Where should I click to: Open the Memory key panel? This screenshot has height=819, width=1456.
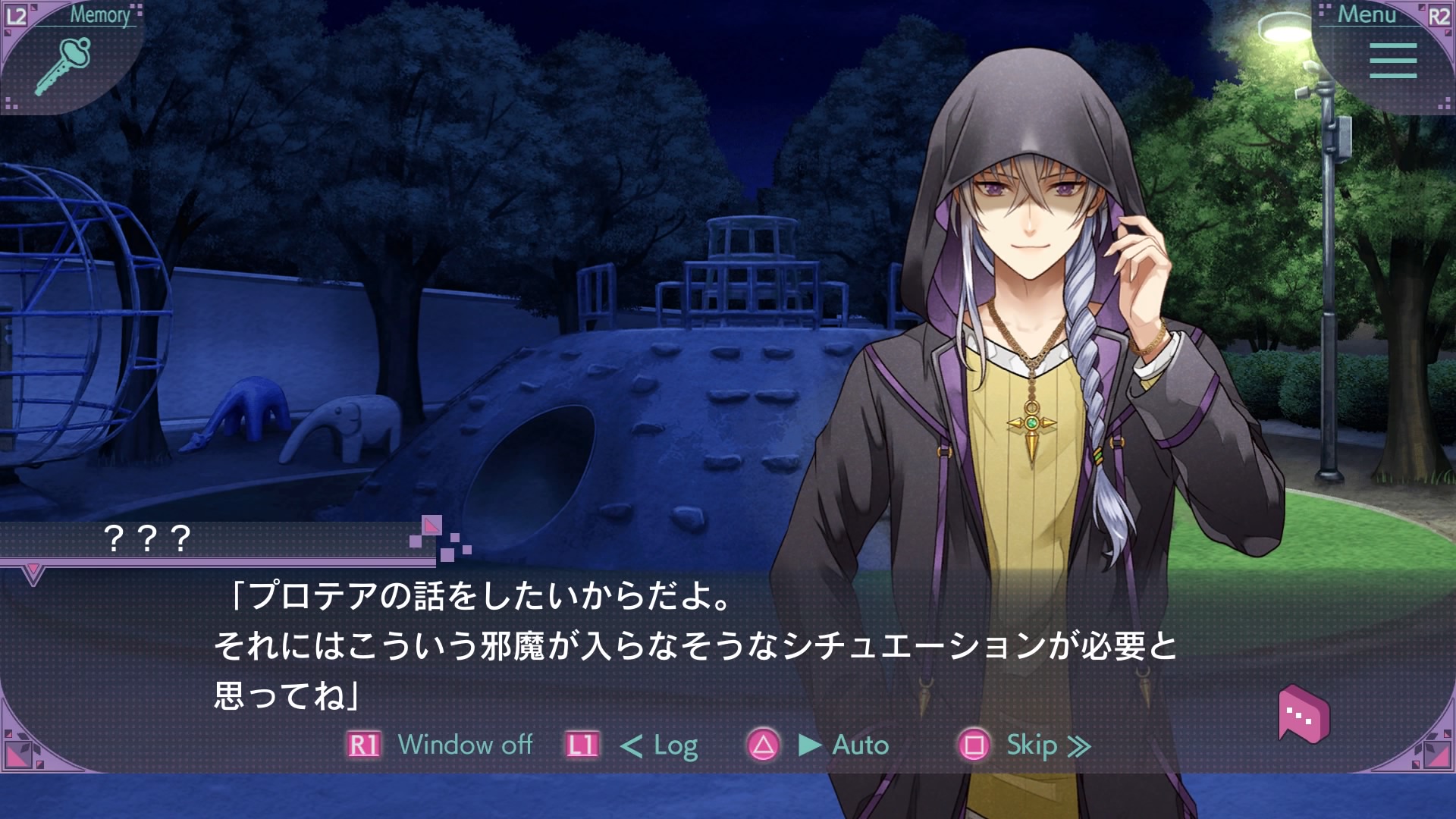tap(64, 65)
